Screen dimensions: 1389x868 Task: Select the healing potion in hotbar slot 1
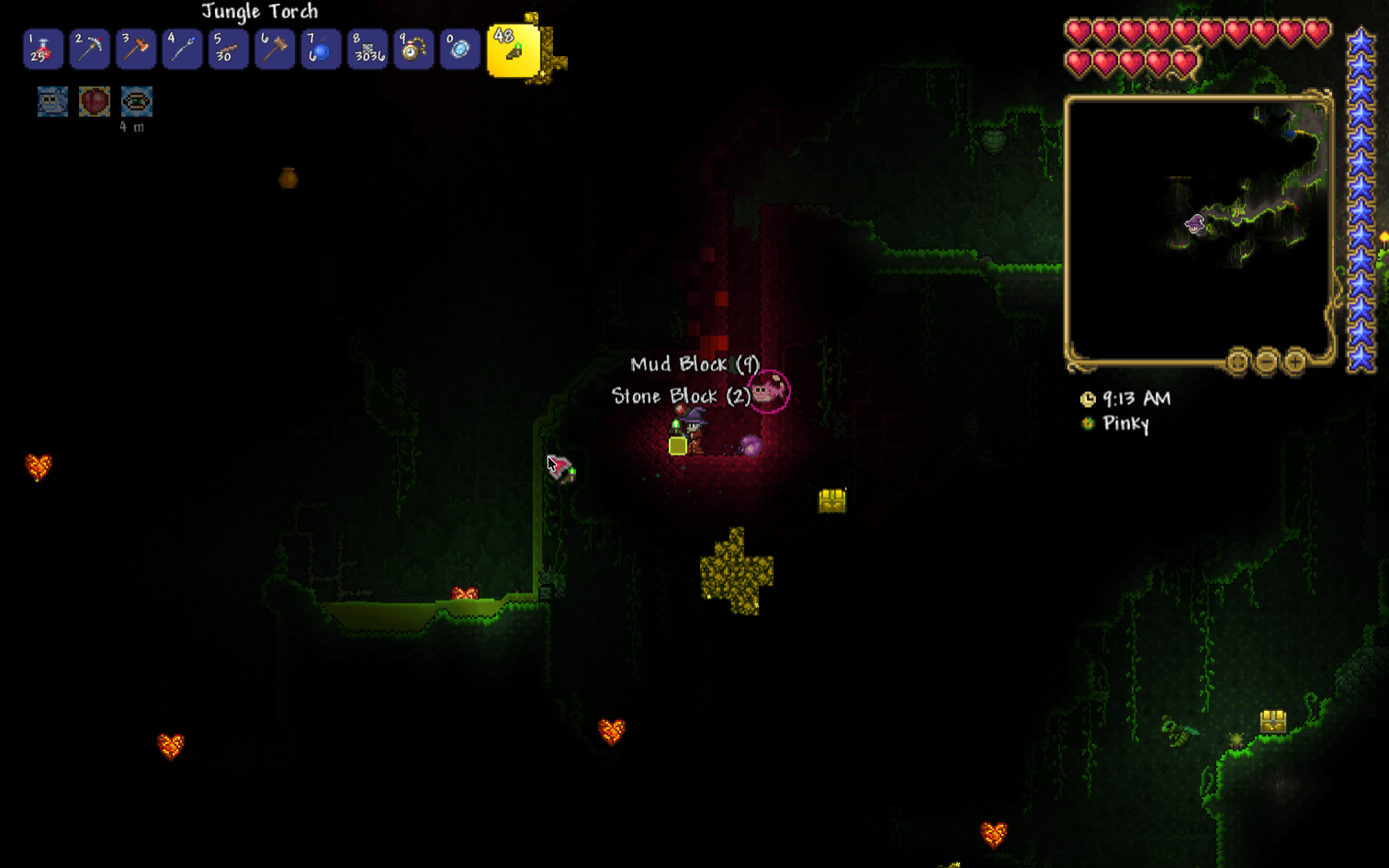point(43,50)
